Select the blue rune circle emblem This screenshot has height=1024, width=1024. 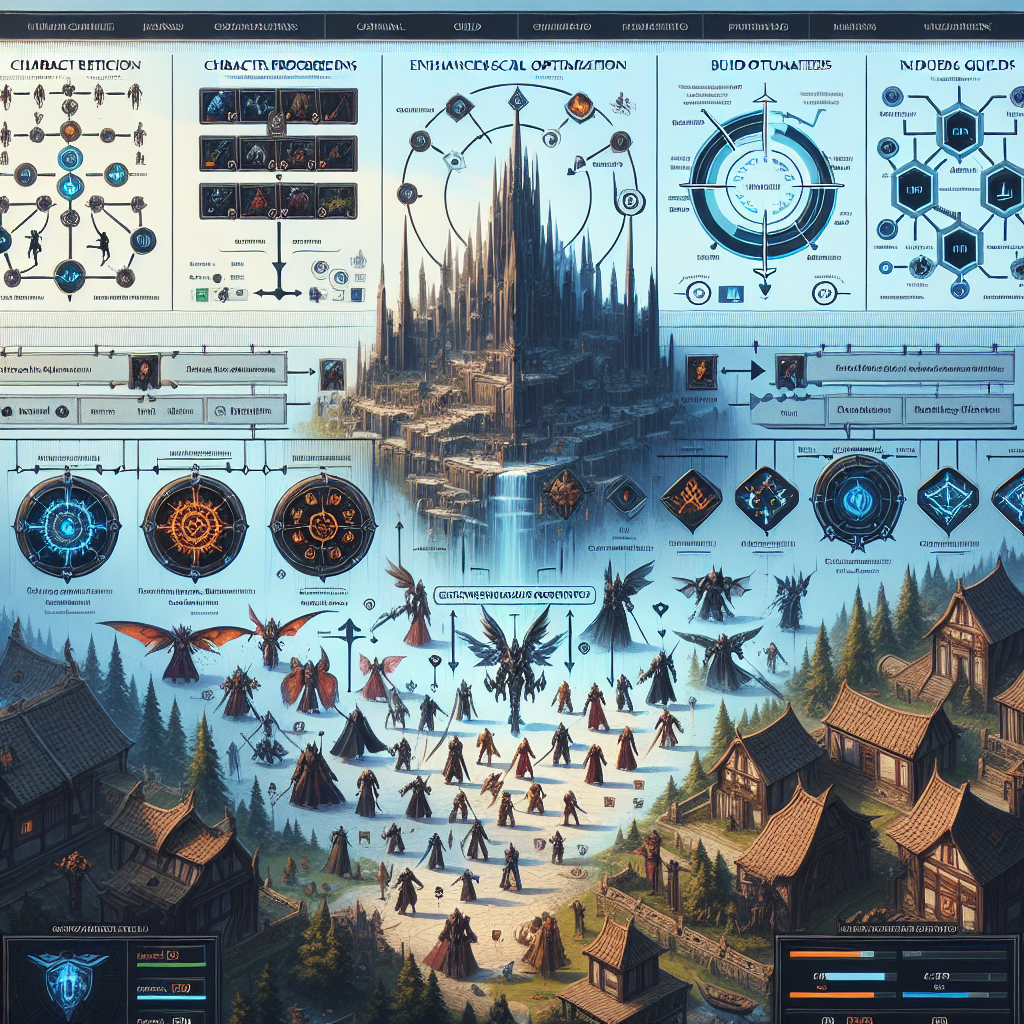click(67, 527)
